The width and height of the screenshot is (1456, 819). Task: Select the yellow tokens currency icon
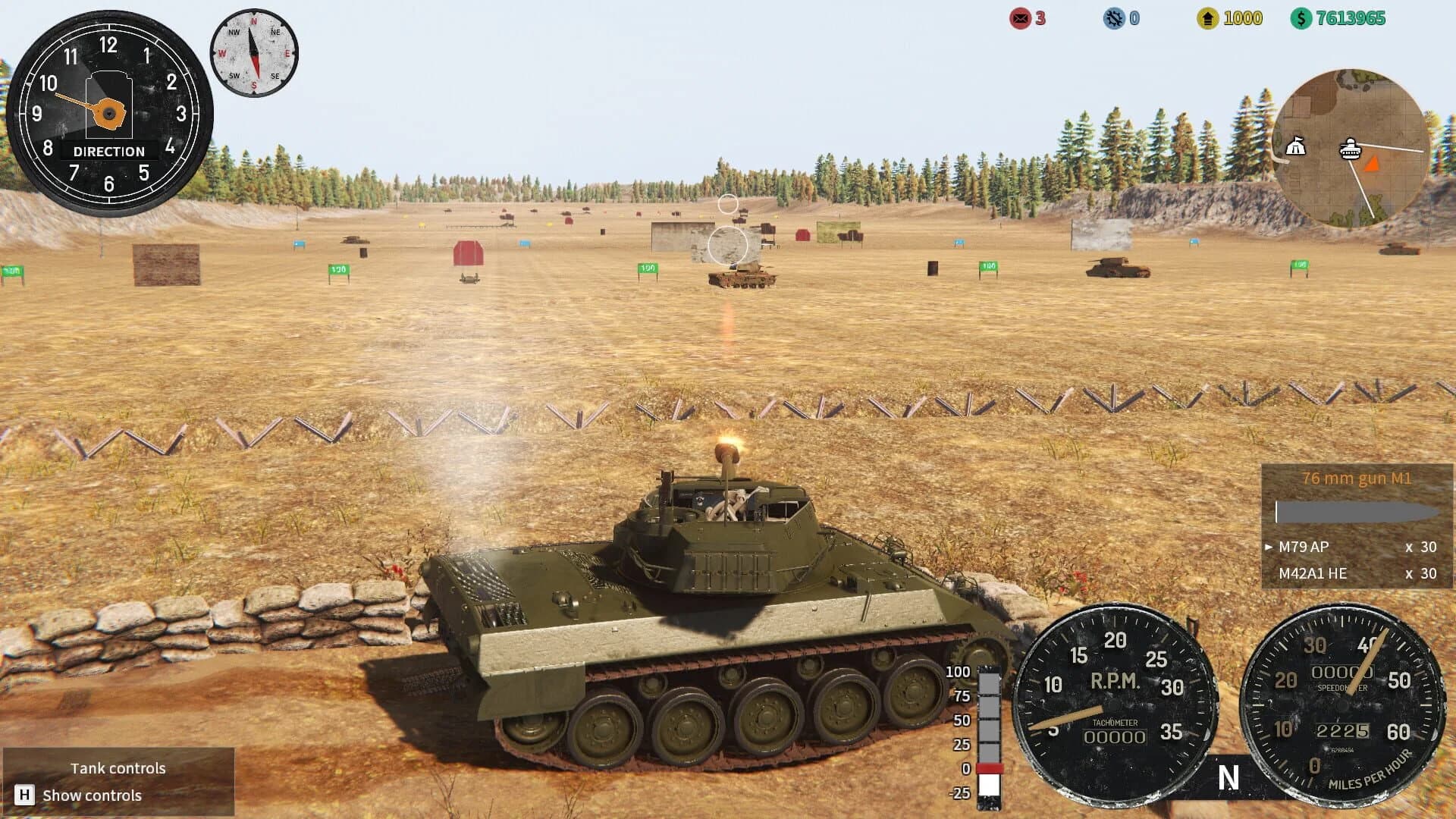(x=1209, y=17)
